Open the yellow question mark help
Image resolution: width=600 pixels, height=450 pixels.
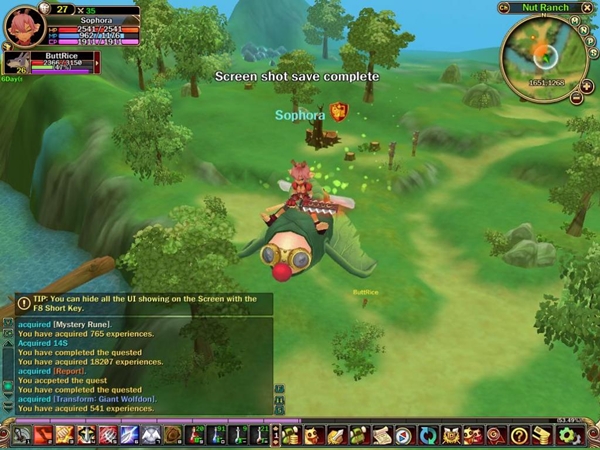coord(518,435)
